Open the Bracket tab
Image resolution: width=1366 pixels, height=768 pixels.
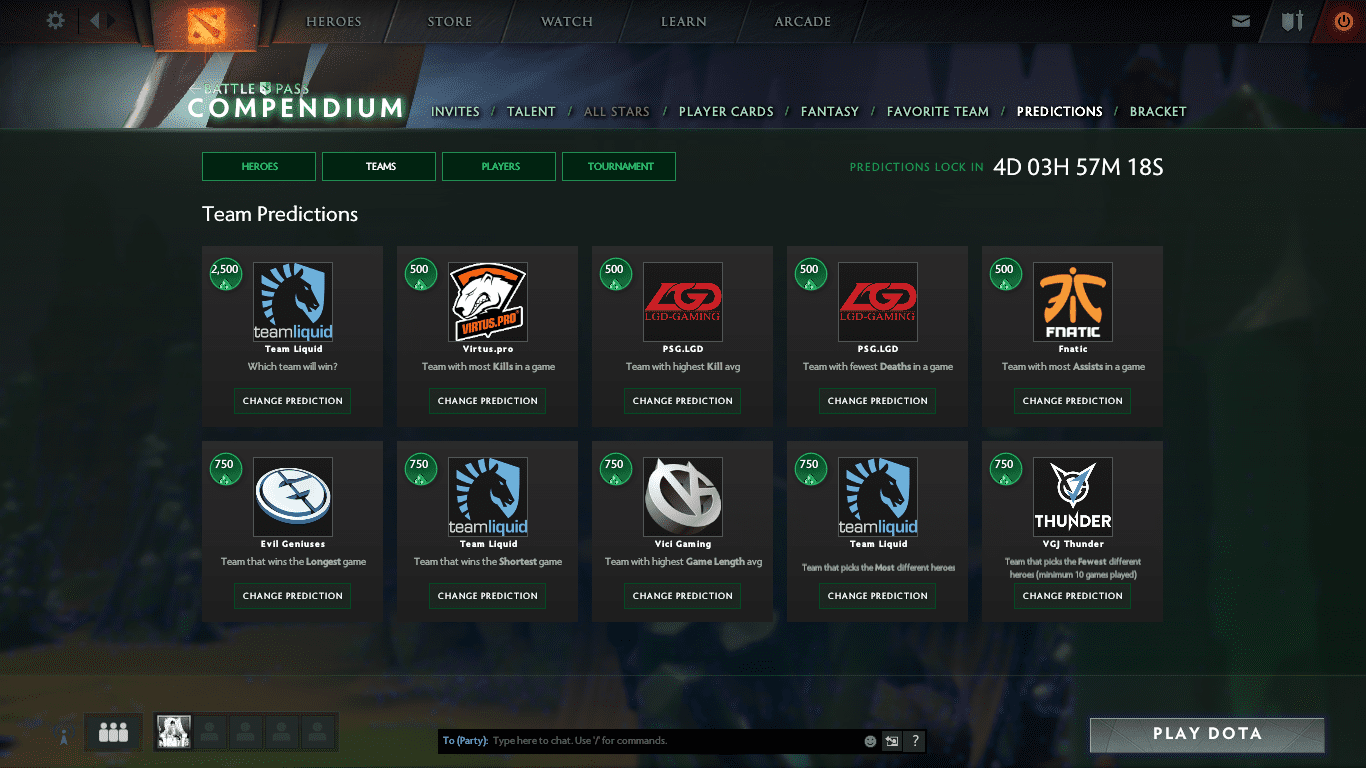1158,112
